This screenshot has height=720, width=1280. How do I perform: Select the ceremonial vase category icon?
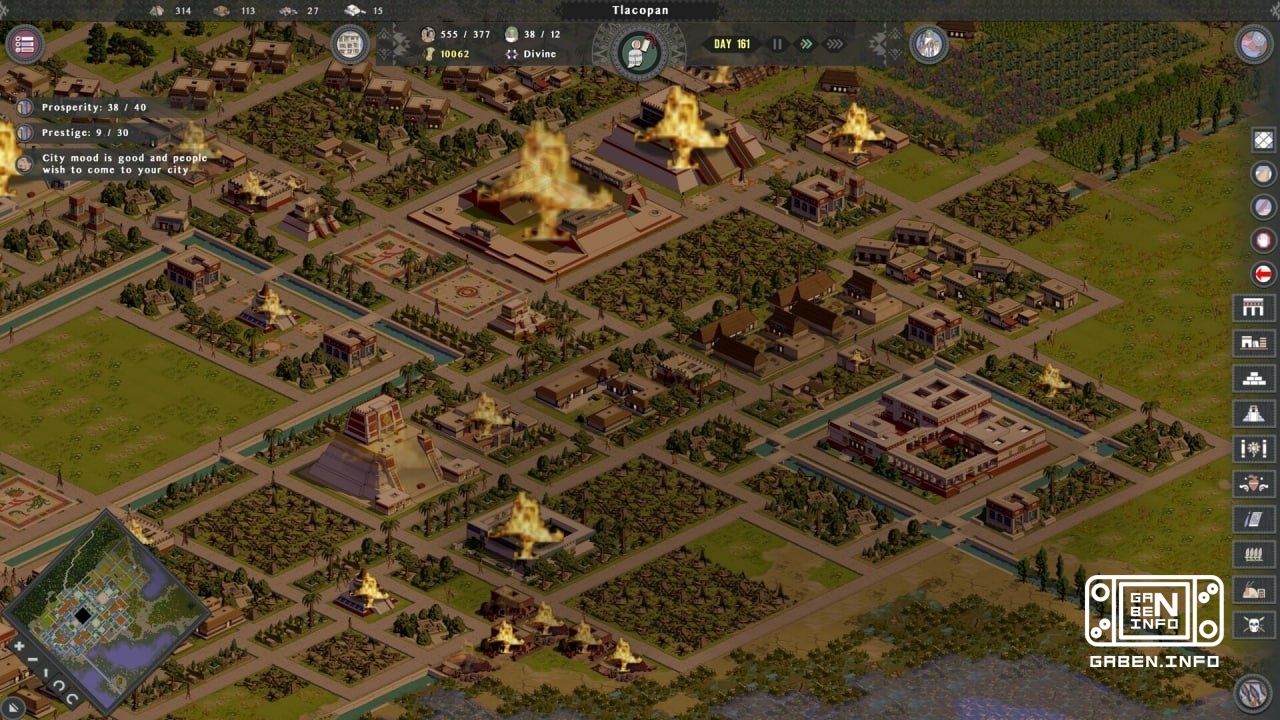tap(1254, 483)
